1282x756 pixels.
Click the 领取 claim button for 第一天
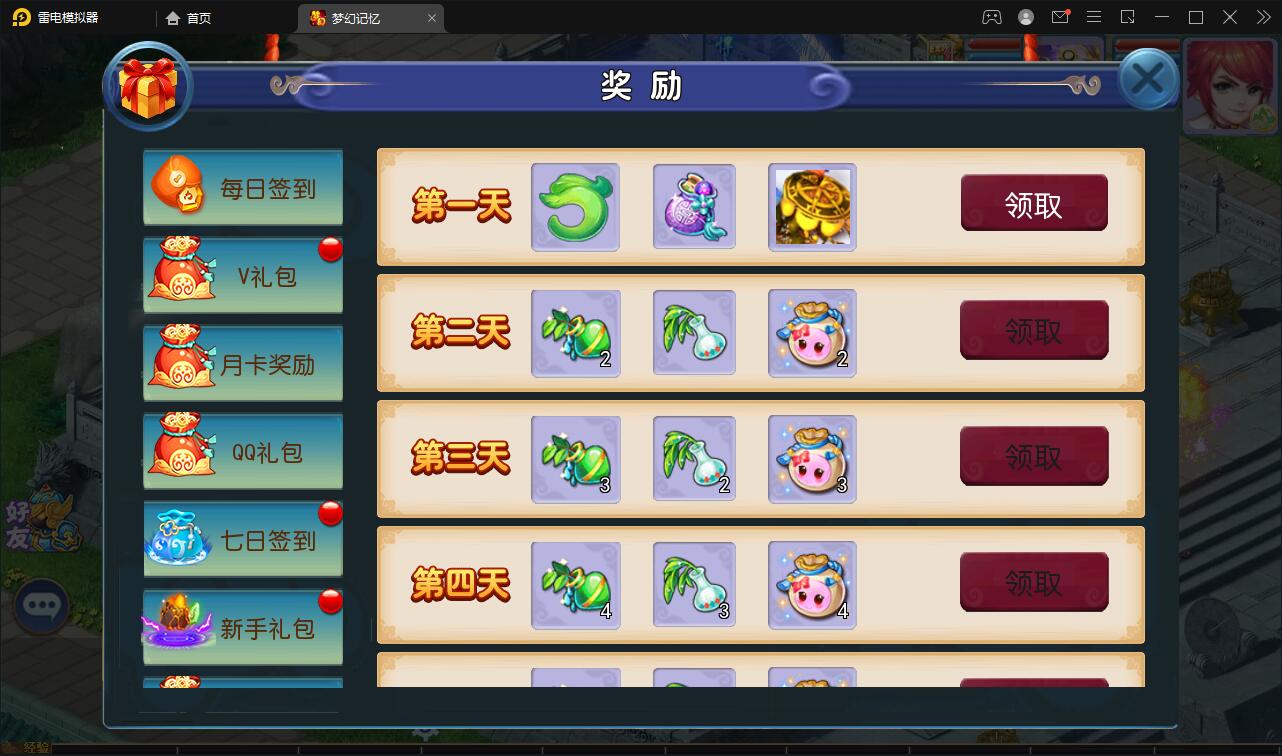point(1034,201)
